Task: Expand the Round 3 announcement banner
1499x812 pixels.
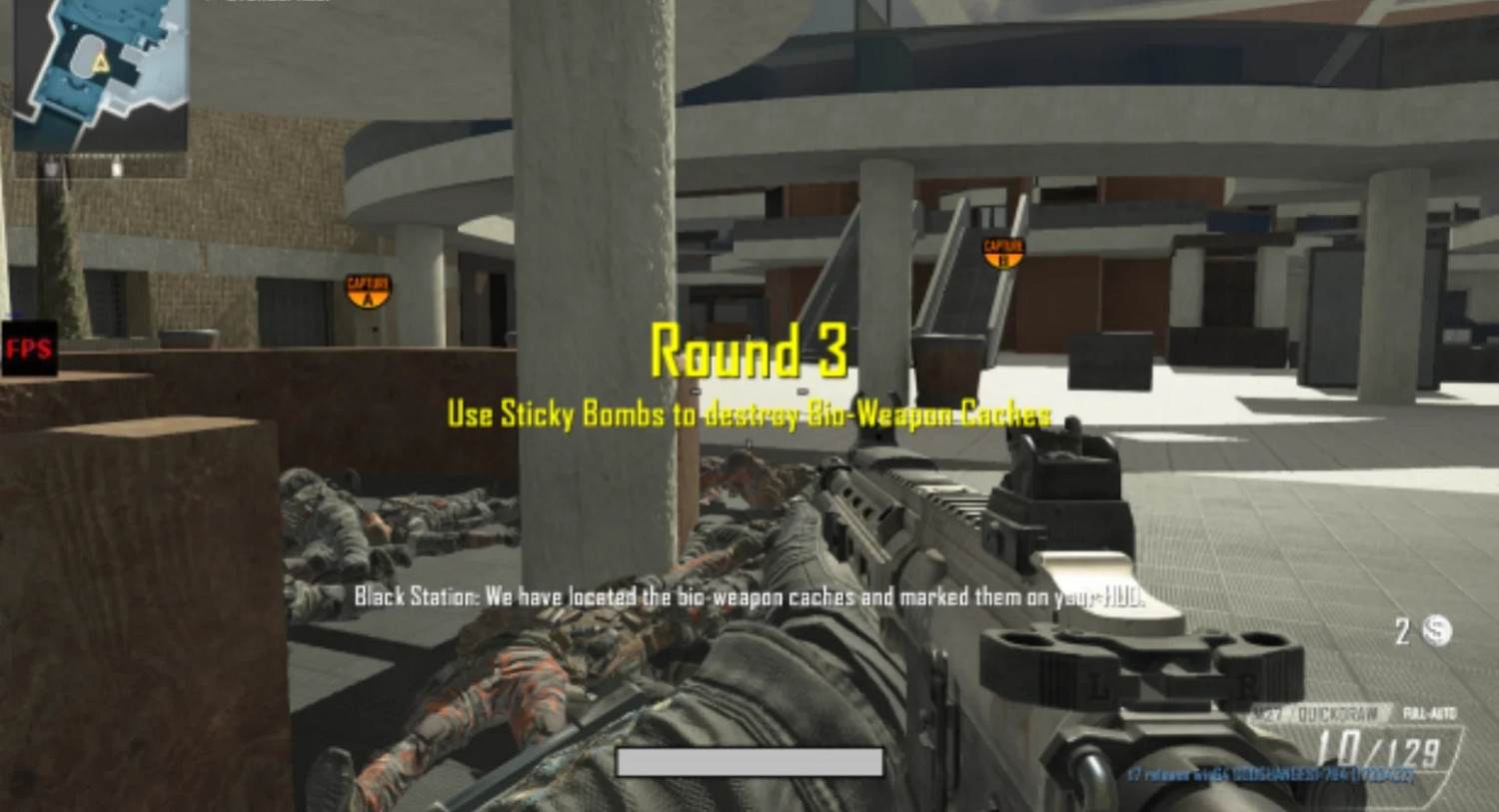Action: click(748, 352)
